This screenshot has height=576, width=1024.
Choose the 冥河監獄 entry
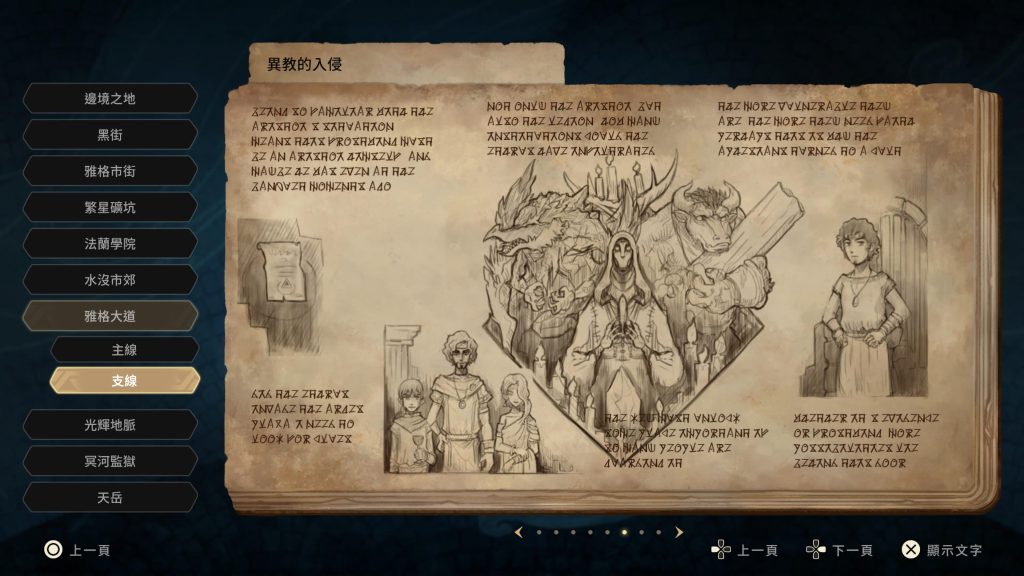point(110,461)
